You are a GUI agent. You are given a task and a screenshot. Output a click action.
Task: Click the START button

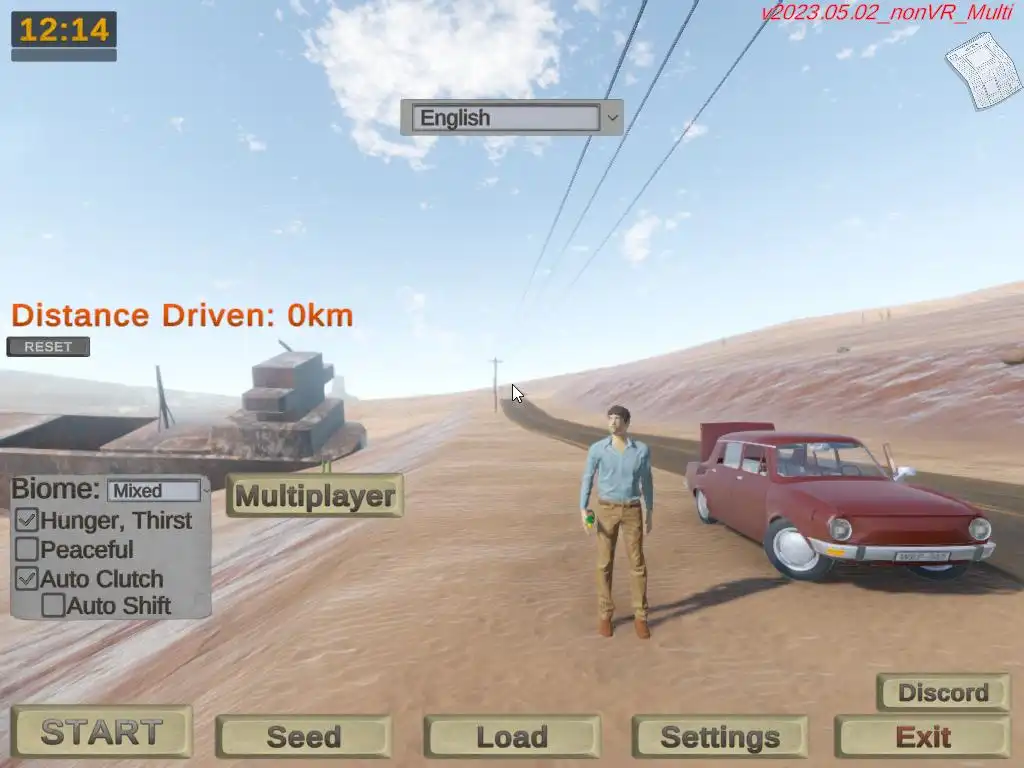coord(101,733)
